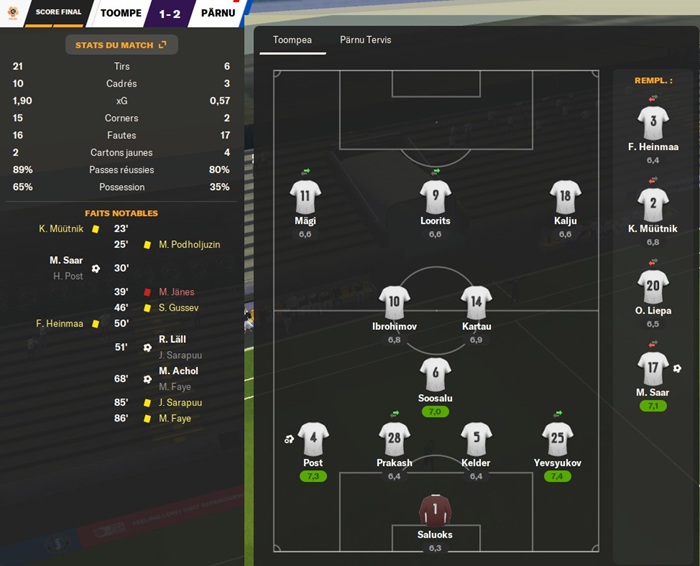Select defender Kelder's shirt
Image resolution: width=700 pixels, height=566 pixels.
pos(476,438)
